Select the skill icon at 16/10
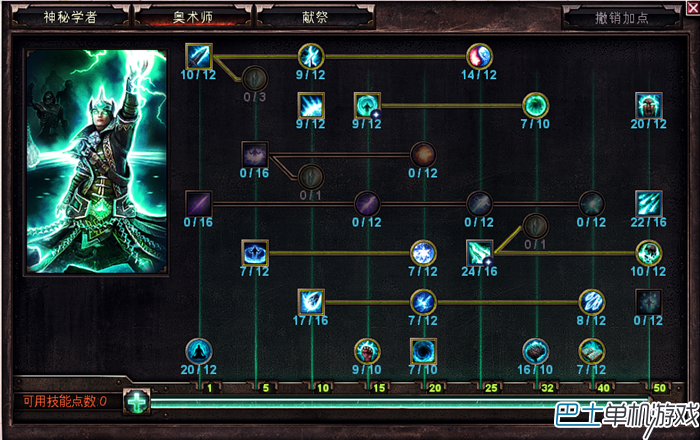The image size is (700, 440). click(x=536, y=351)
